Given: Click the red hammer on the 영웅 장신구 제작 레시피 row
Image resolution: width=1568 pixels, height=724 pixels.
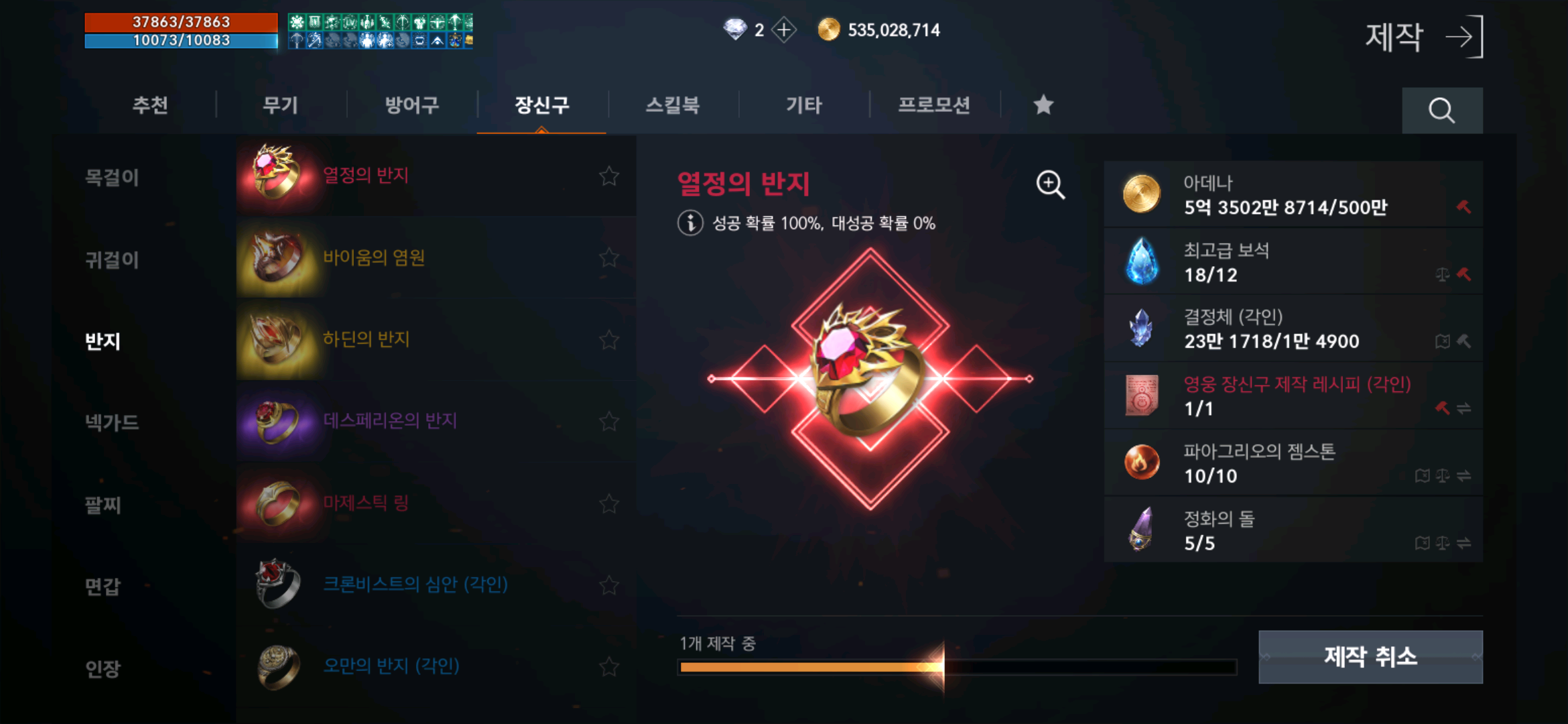Looking at the screenshot, I should [x=1443, y=407].
